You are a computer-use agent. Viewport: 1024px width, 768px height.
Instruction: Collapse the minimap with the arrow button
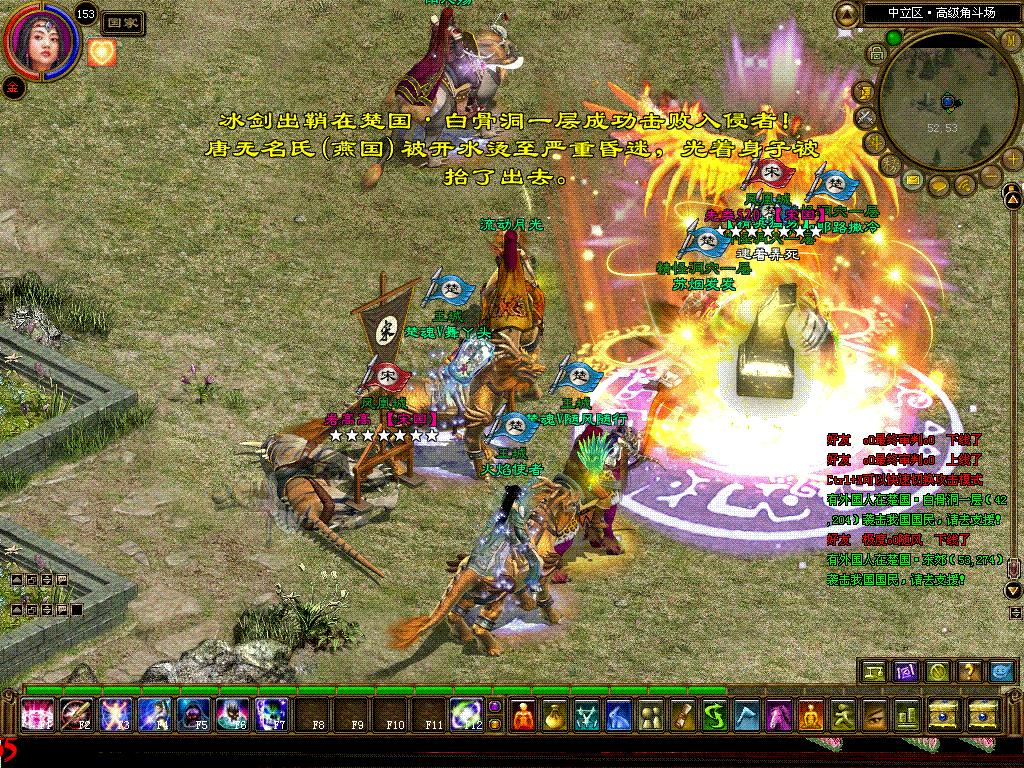849,14
